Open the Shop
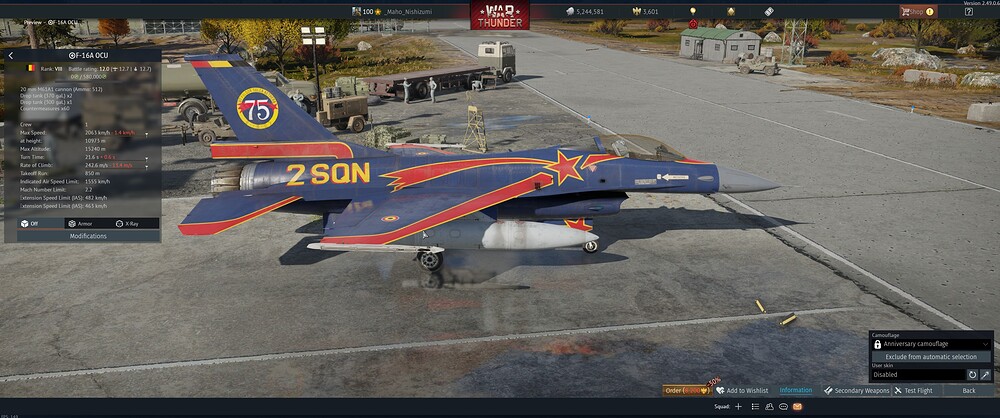This screenshot has height=418, width=1000. click(917, 12)
